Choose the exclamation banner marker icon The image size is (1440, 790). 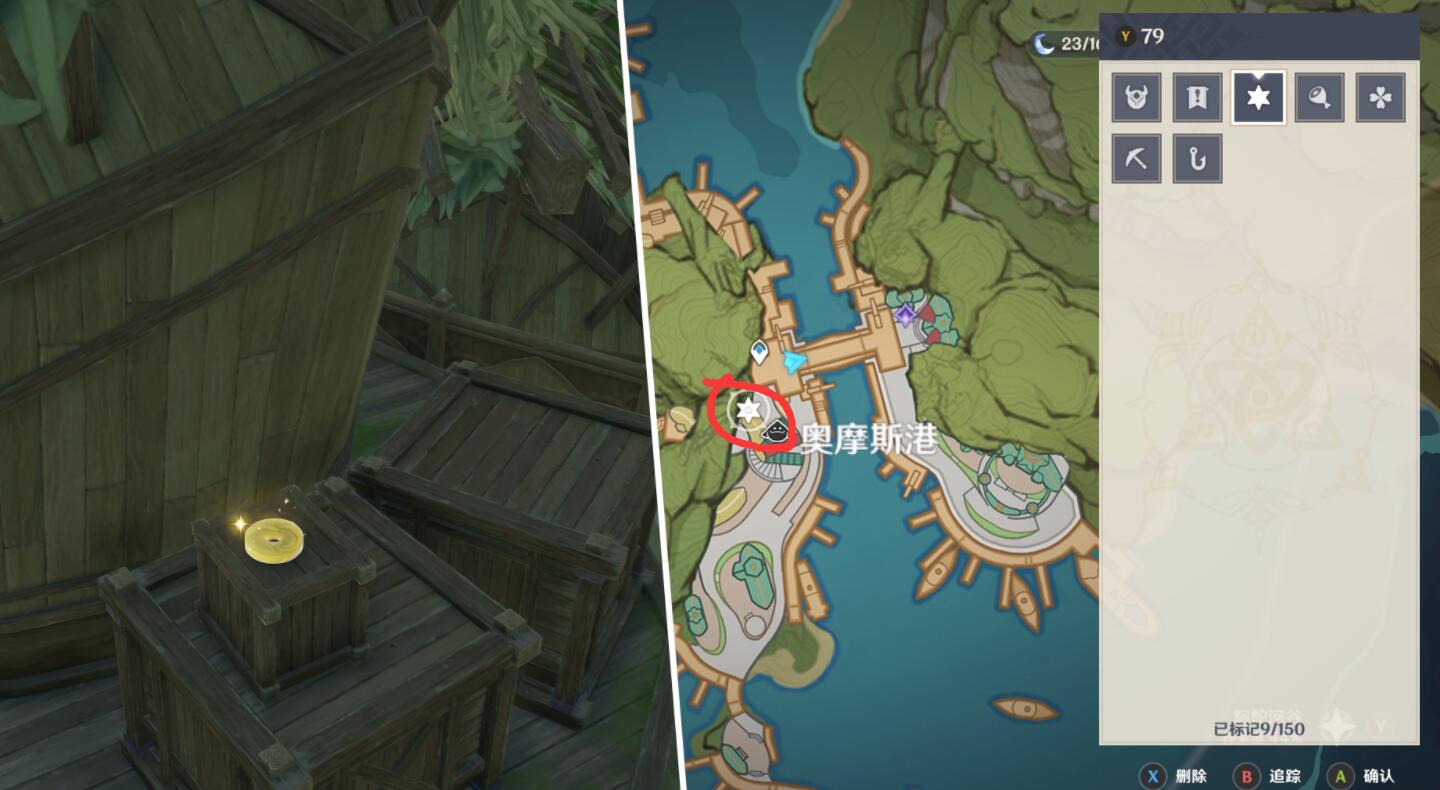coord(1197,98)
